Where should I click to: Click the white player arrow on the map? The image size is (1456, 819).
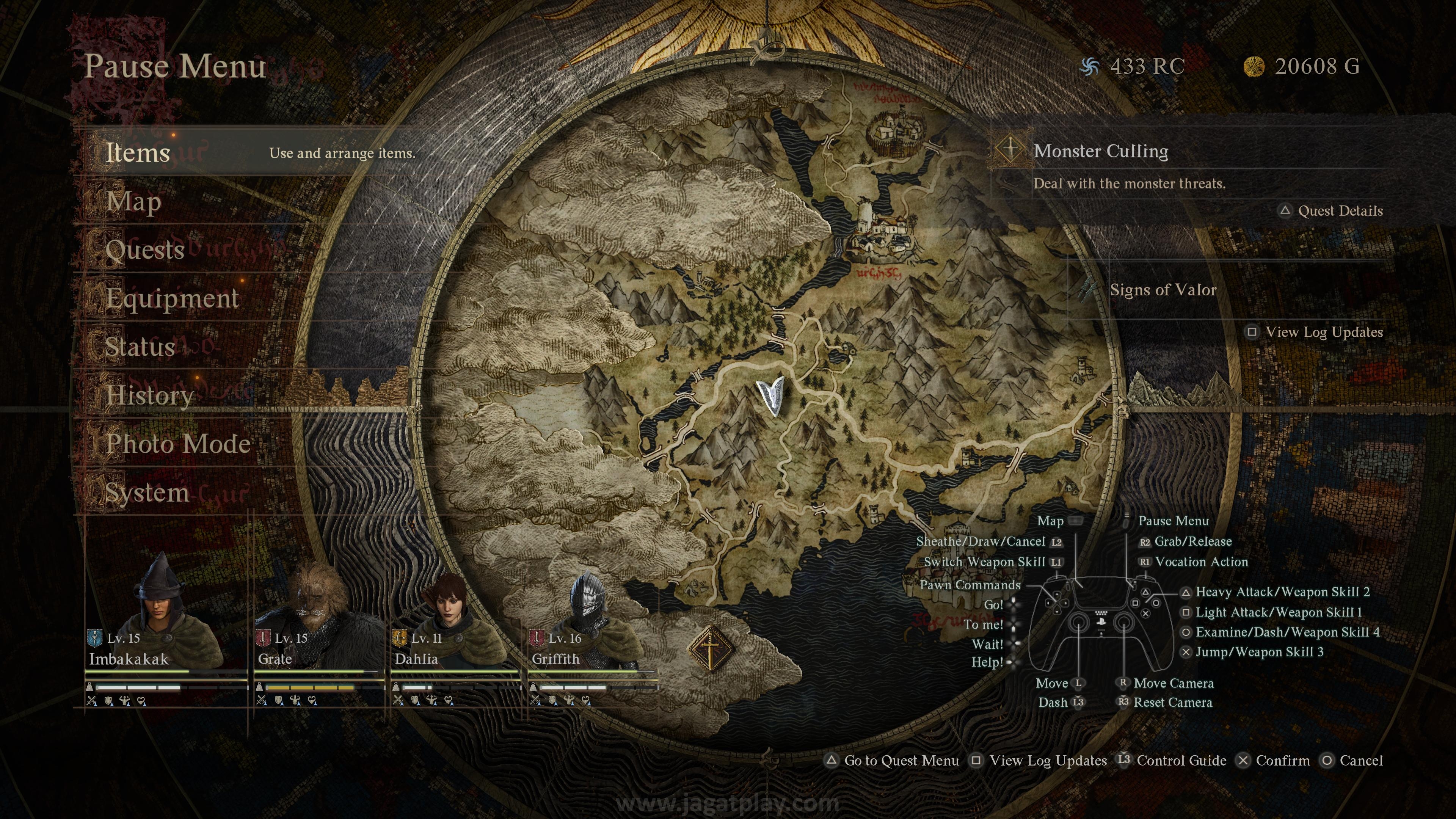(771, 394)
